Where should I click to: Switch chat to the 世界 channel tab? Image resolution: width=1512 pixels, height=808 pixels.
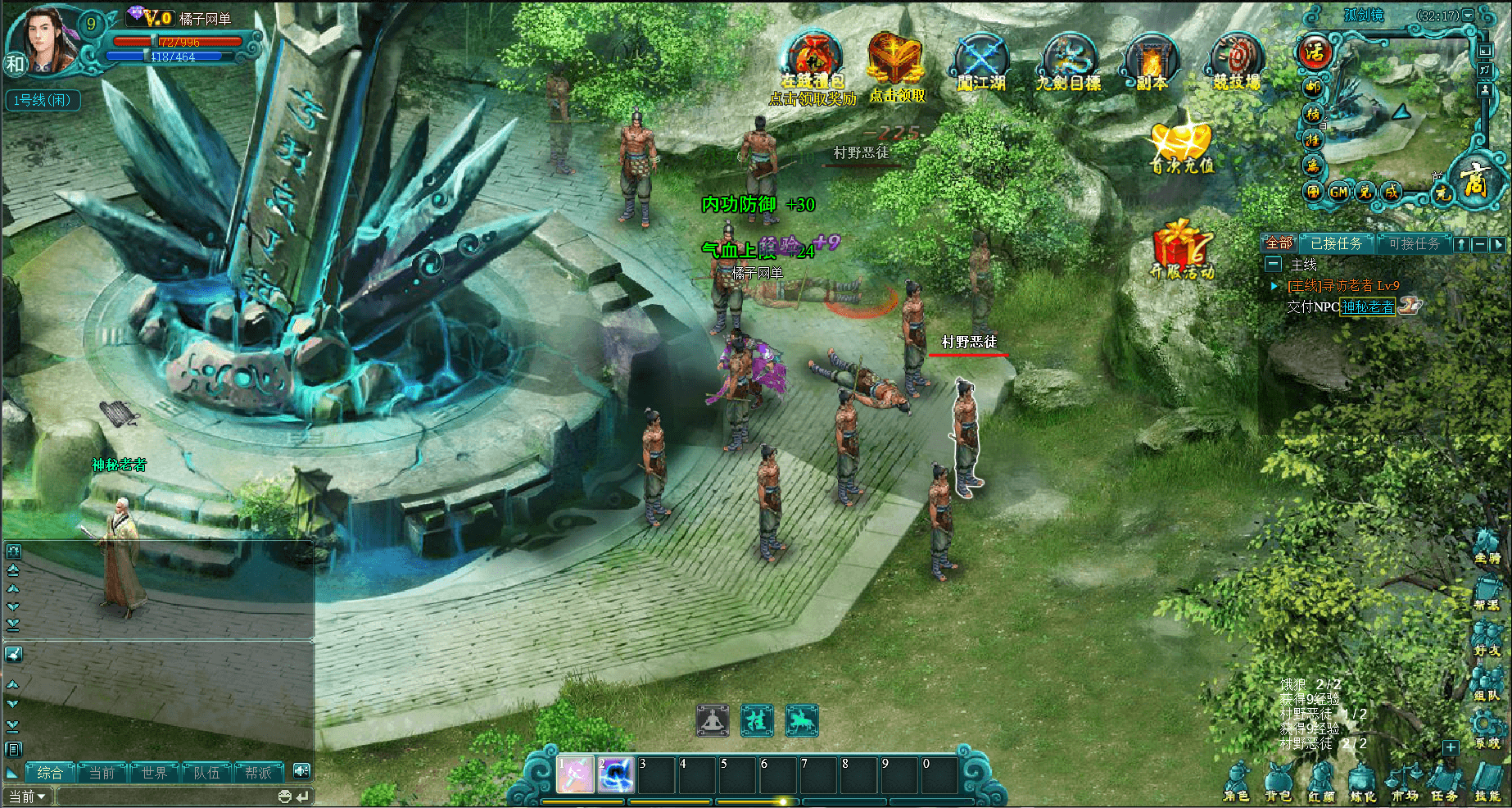pyautogui.click(x=154, y=773)
